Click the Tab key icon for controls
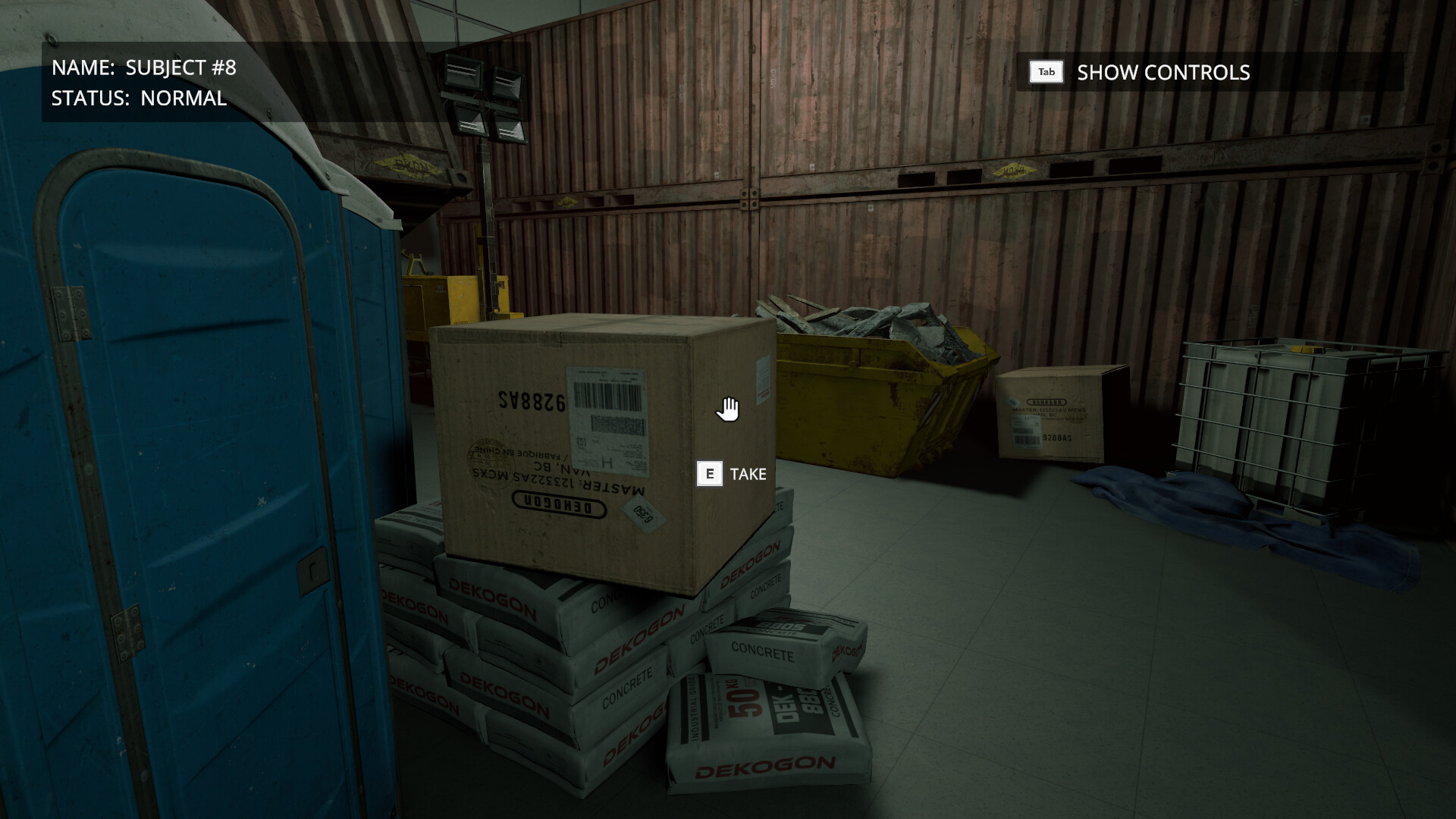This screenshot has width=1456, height=819. tap(1044, 72)
